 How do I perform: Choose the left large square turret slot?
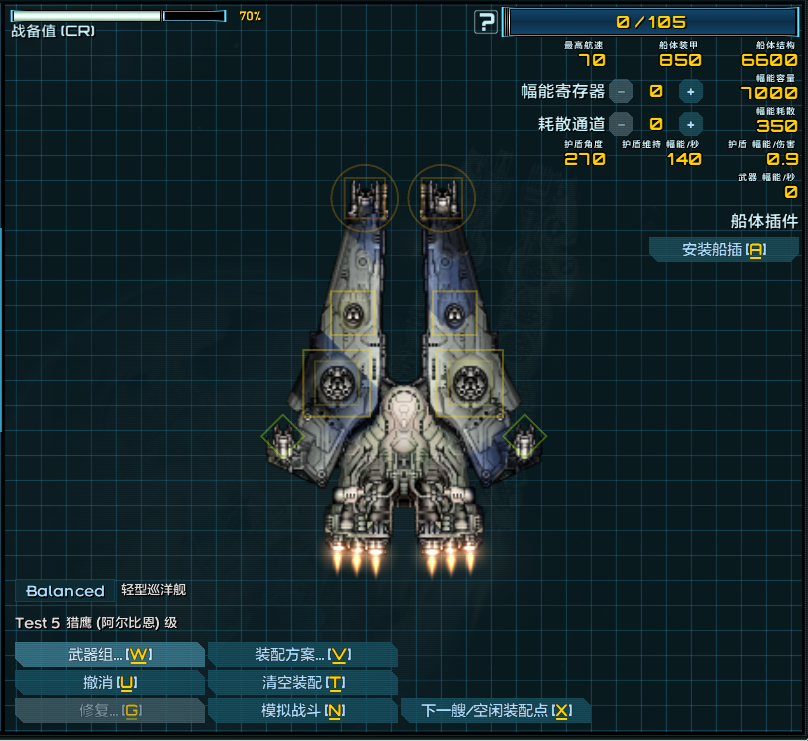337,382
